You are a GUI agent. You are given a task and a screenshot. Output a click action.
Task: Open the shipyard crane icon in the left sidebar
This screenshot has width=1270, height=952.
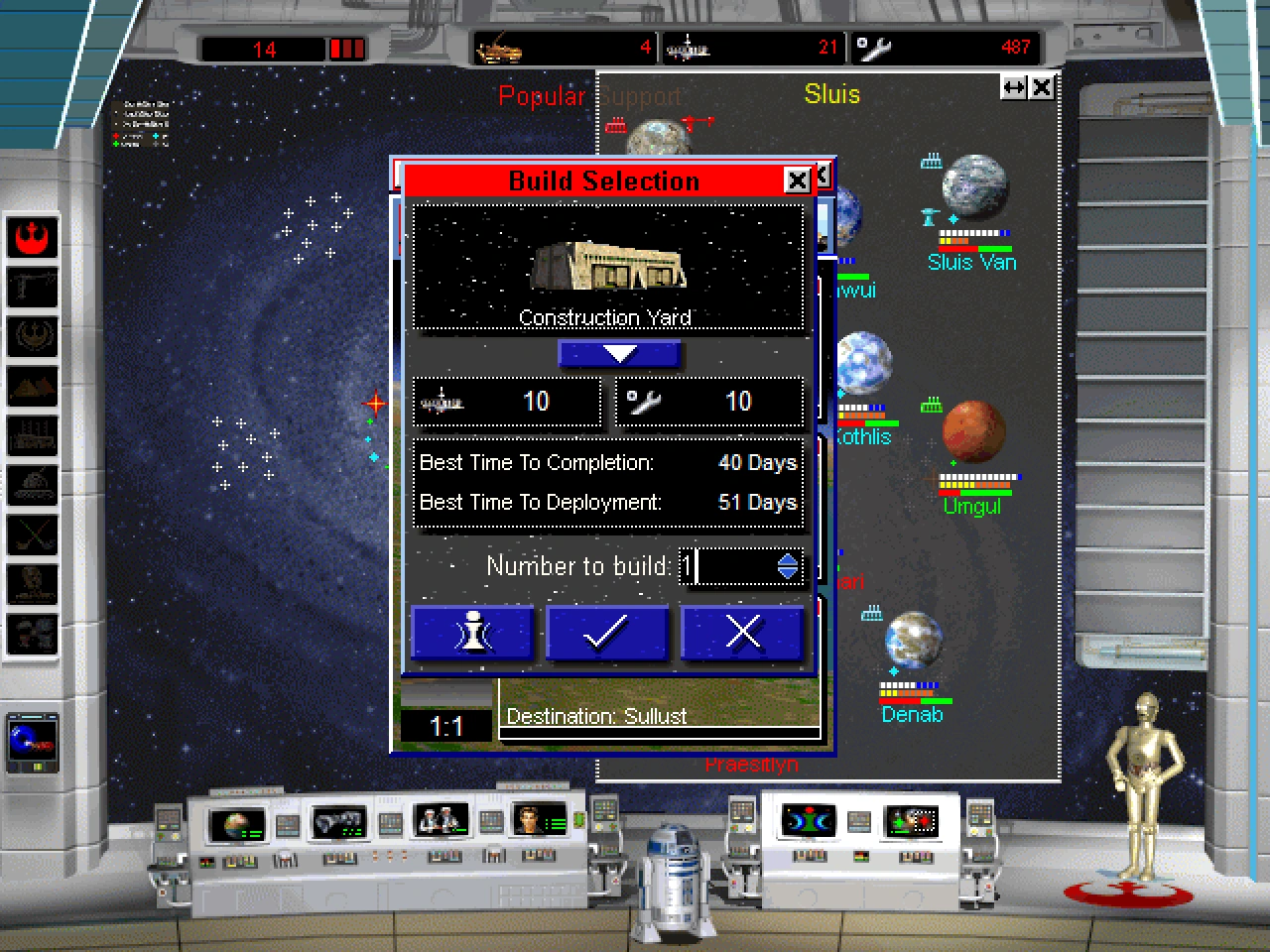coord(33,289)
